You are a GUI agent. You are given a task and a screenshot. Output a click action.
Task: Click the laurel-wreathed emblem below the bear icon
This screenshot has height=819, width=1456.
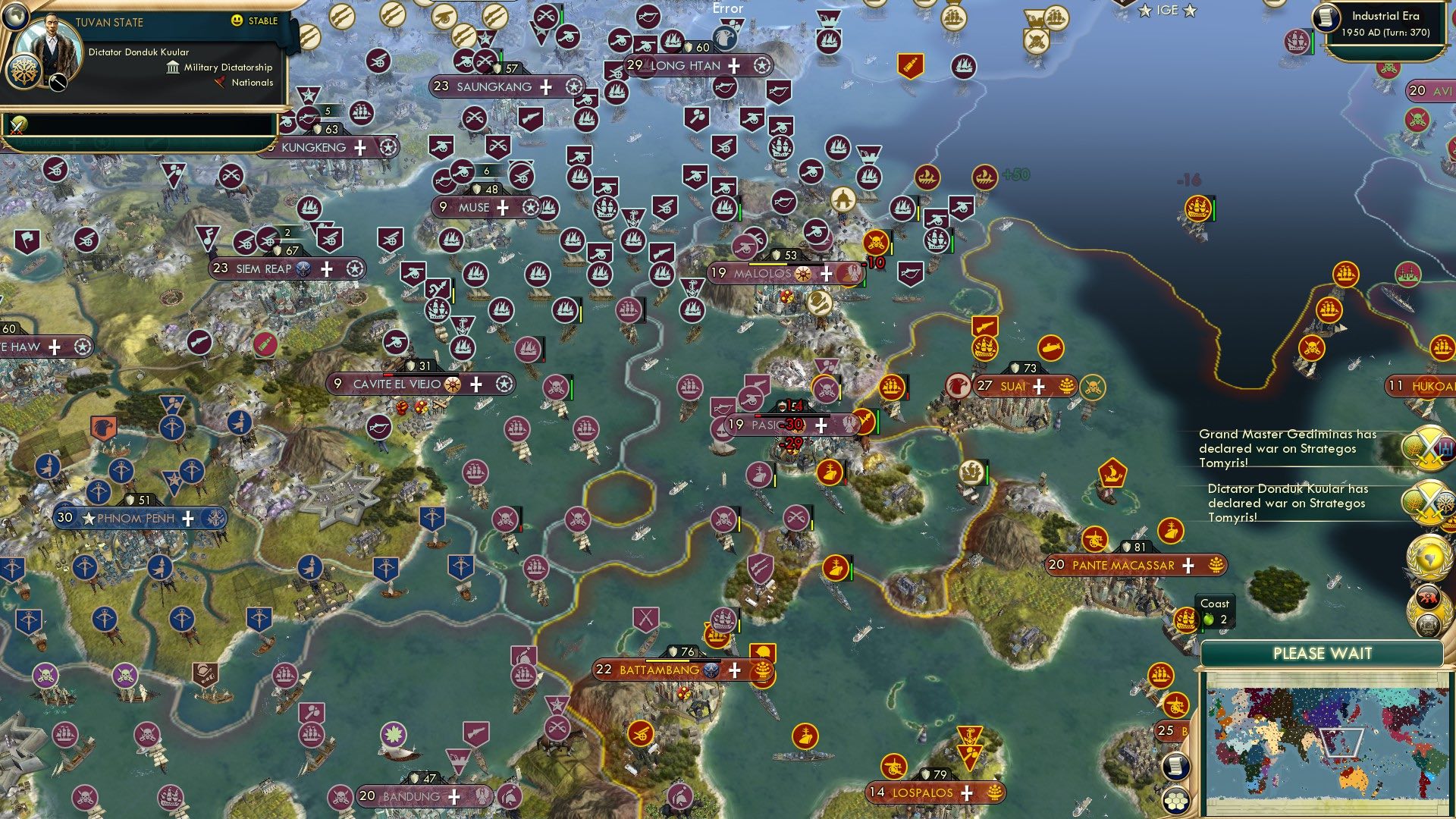[x=1430, y=623]
